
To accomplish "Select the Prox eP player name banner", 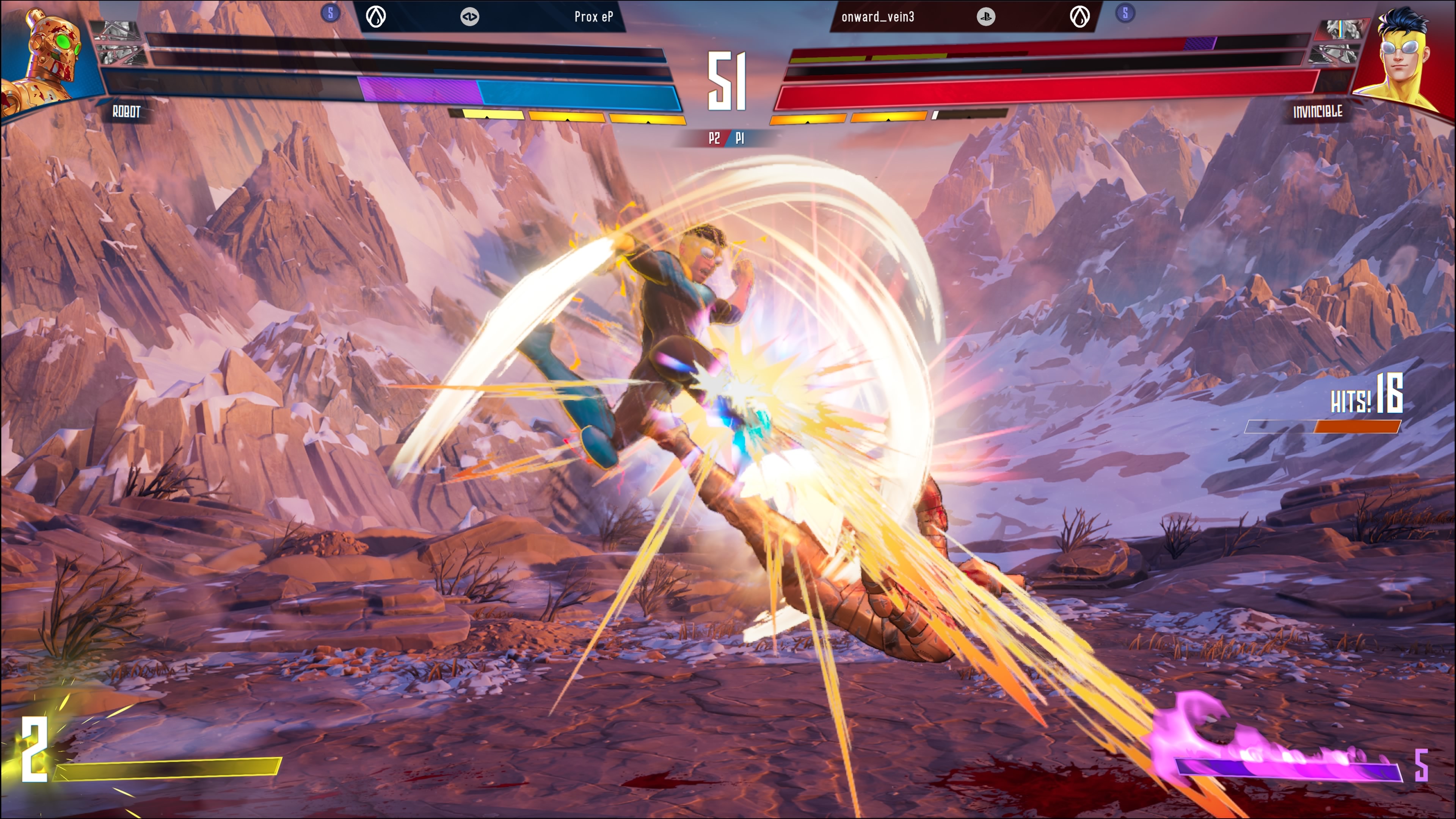I will click(x=593, y=17).
